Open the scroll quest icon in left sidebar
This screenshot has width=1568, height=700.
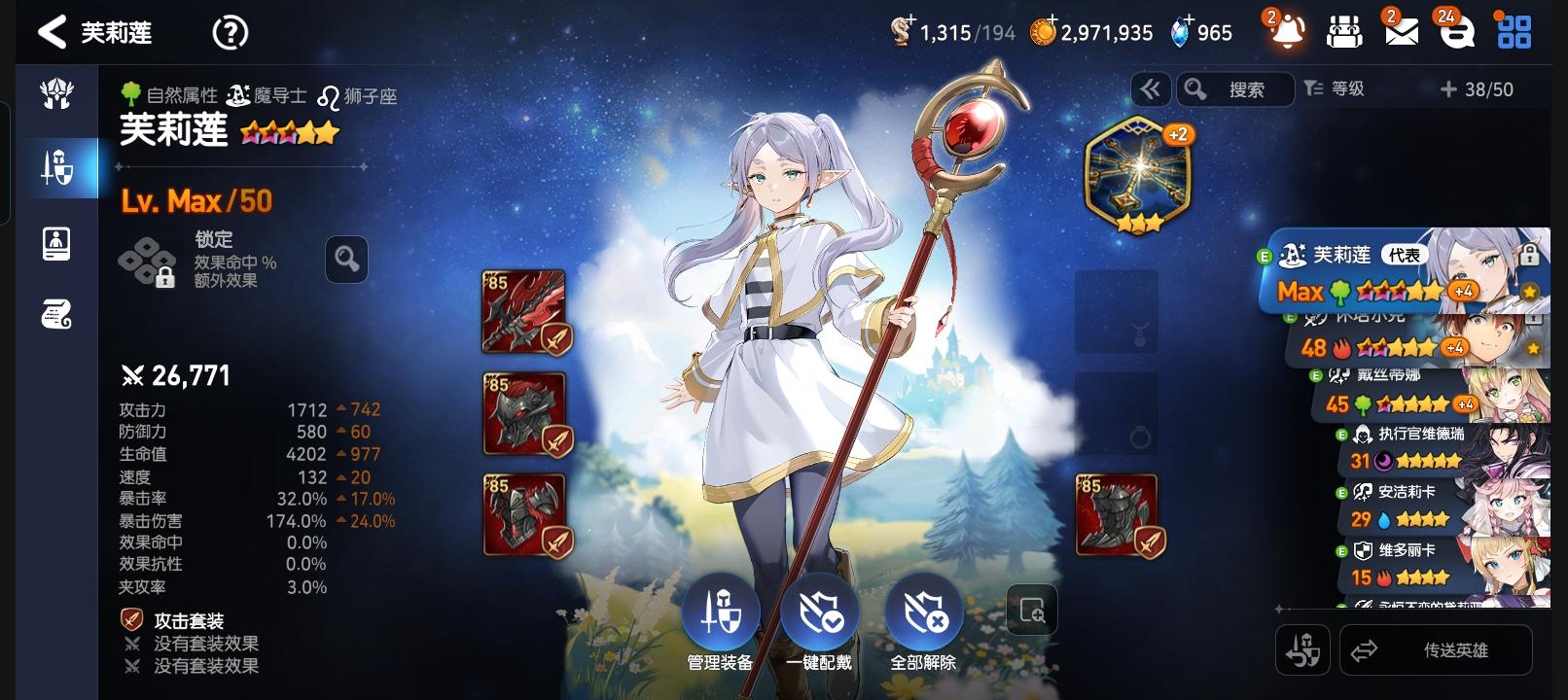[x=58, y=313]
